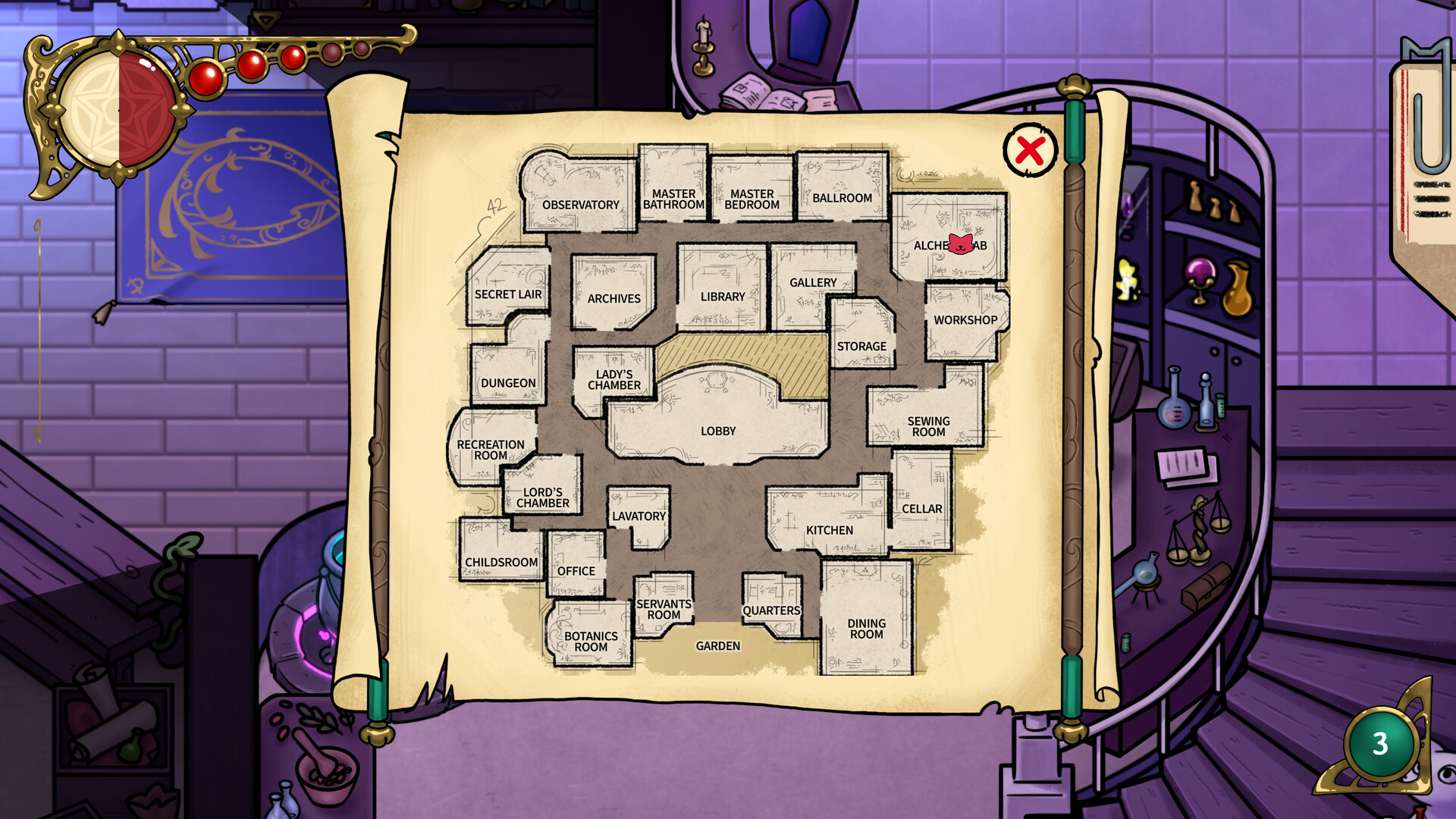1456x819 pixels.
Task: Select the Lady's Chamber room
Action: tap(613, 380)
